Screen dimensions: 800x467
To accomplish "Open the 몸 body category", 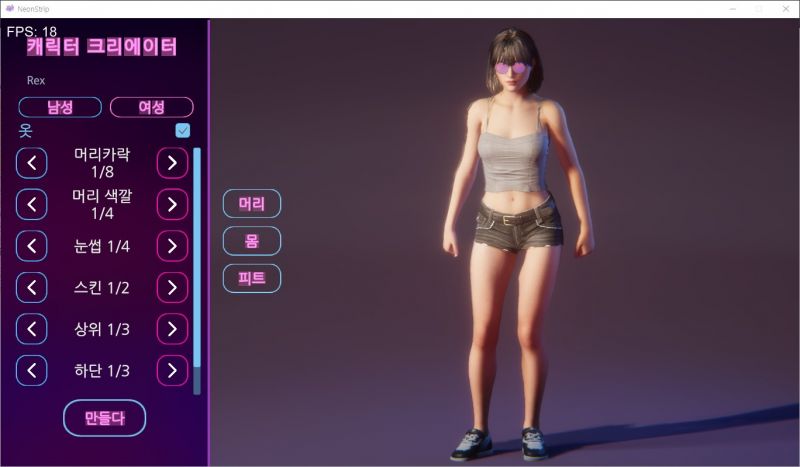I will [251, 241].
